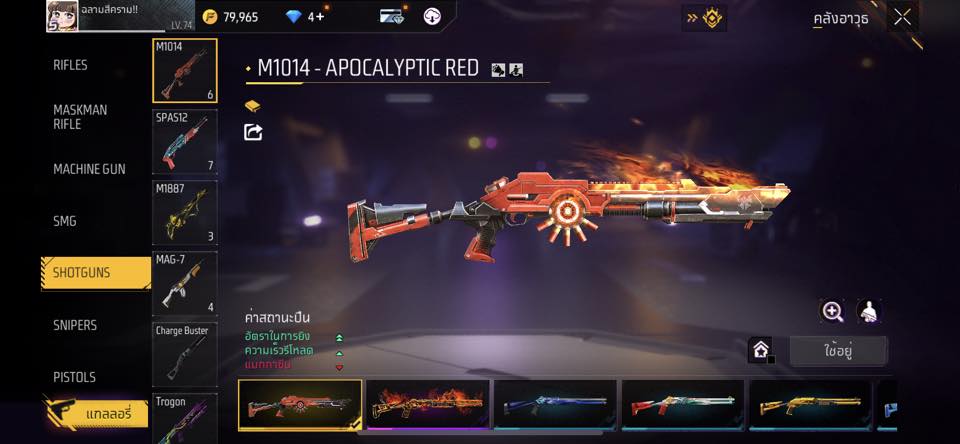The height and width of the screenshot is (444, 960).
Task: Choose the SPAS12 weapon tile
Action: click(184, 141)
